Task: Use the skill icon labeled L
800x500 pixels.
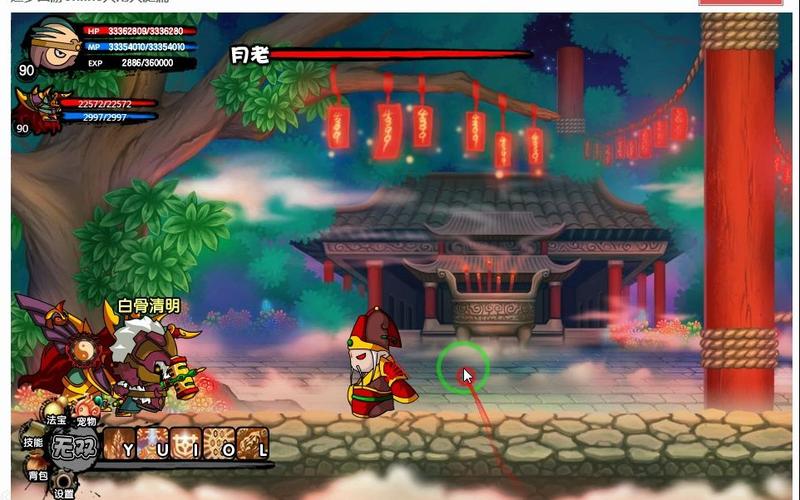Action: pyautogui.click(x=253, y=443)
